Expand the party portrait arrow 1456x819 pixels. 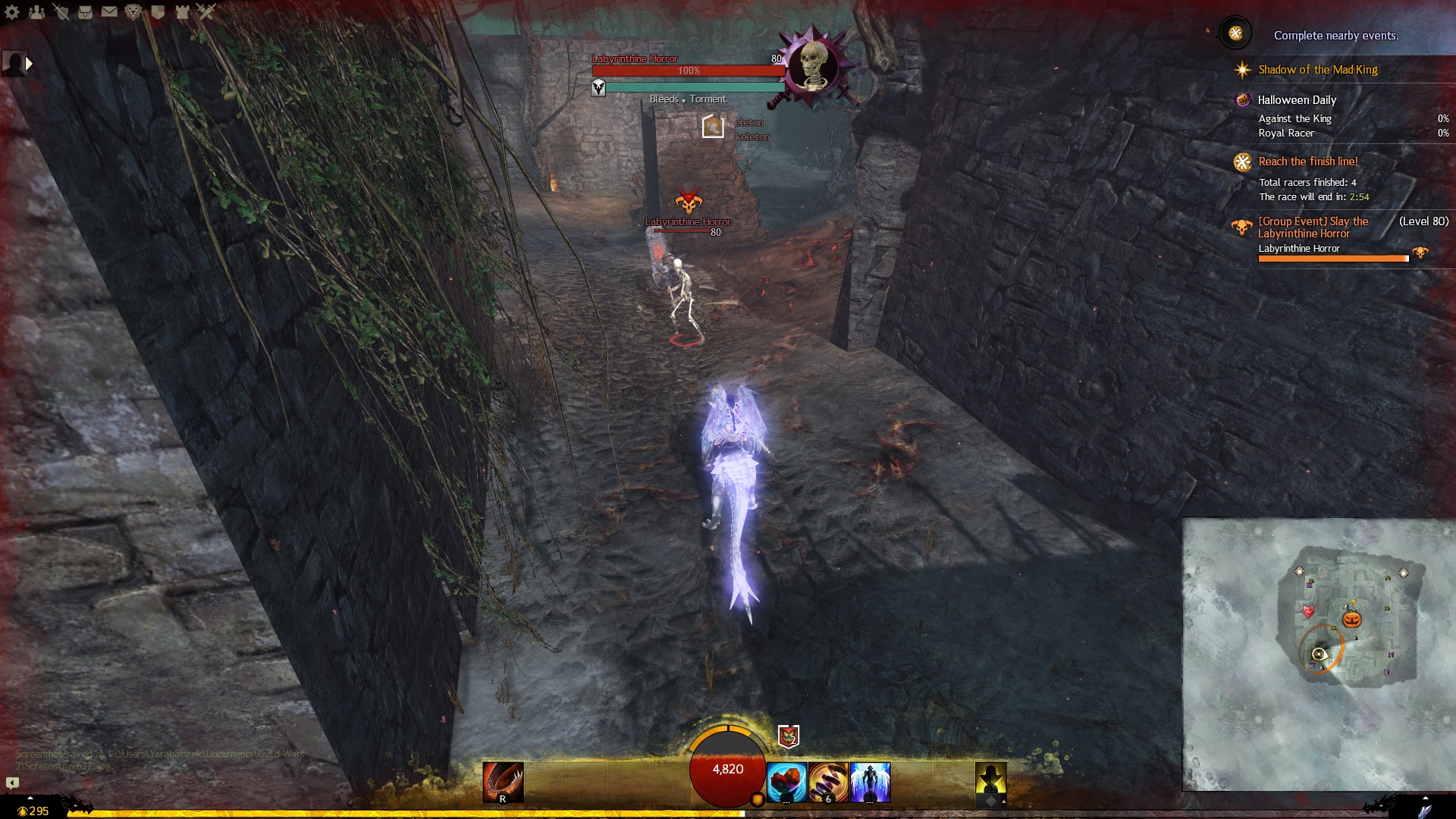tap(29, 64)
